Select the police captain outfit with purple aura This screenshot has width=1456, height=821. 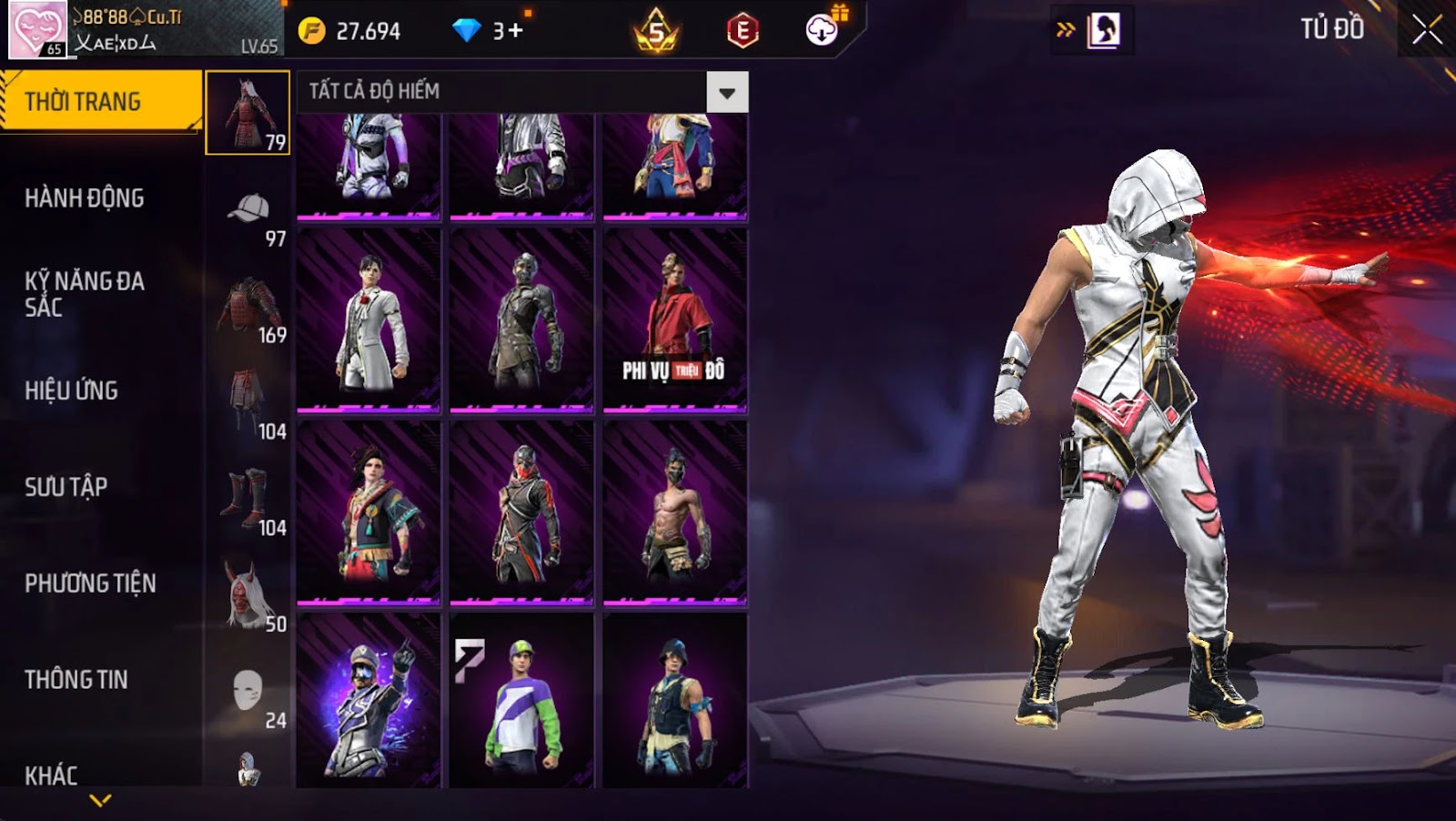pyautogui.click(x=369, y=700)
